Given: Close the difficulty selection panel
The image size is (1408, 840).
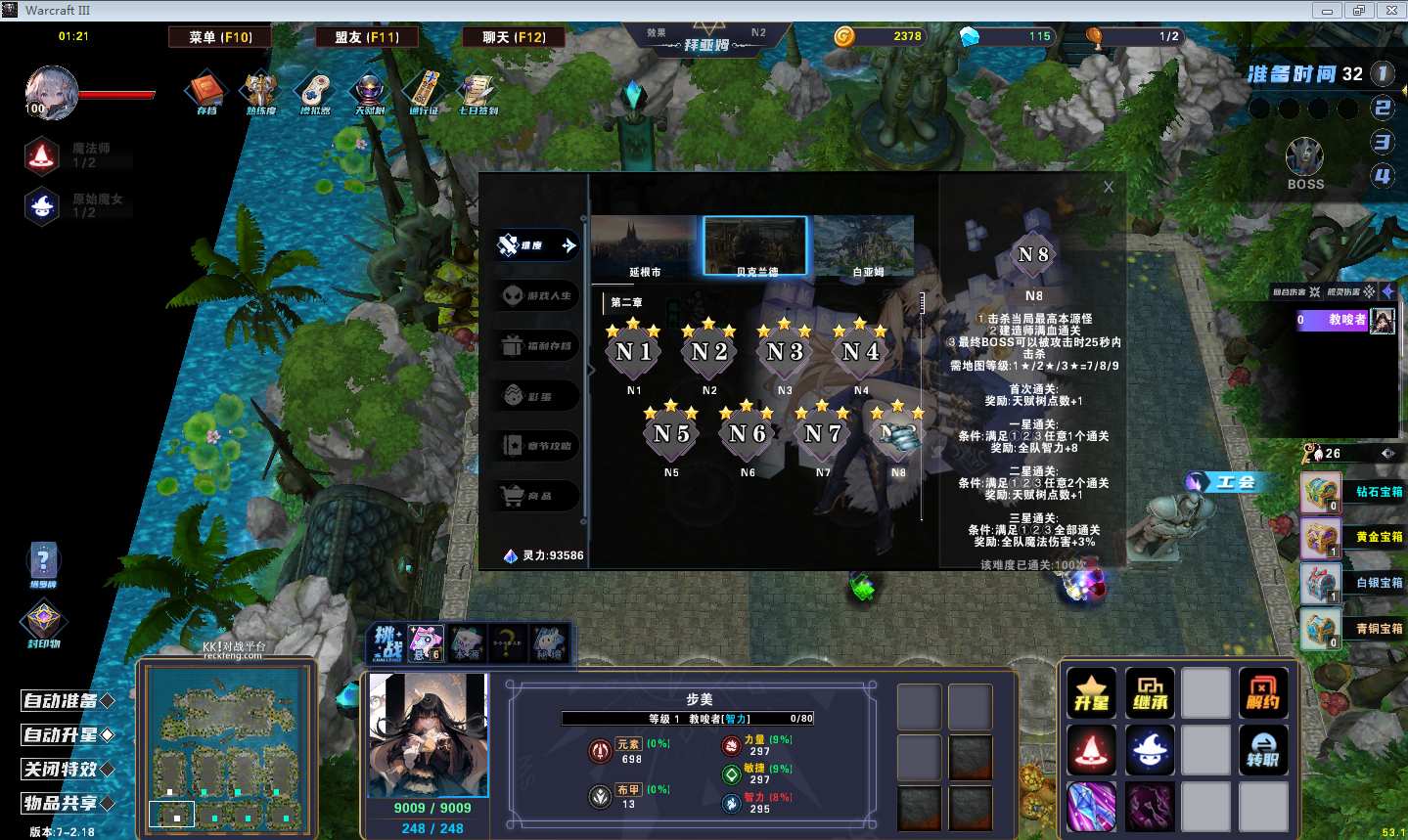Looking at the screenshot, I should [x=1108, y=187].
